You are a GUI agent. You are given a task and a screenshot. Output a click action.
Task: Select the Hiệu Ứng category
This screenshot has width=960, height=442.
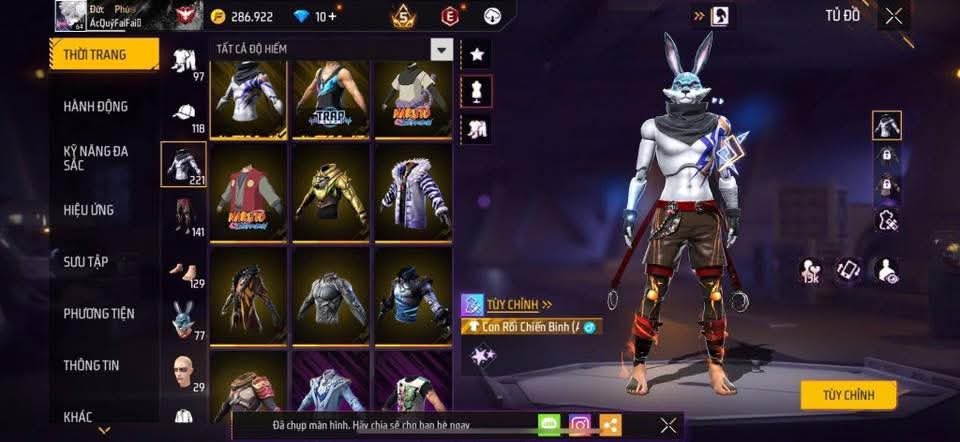[x=88, y=210]
